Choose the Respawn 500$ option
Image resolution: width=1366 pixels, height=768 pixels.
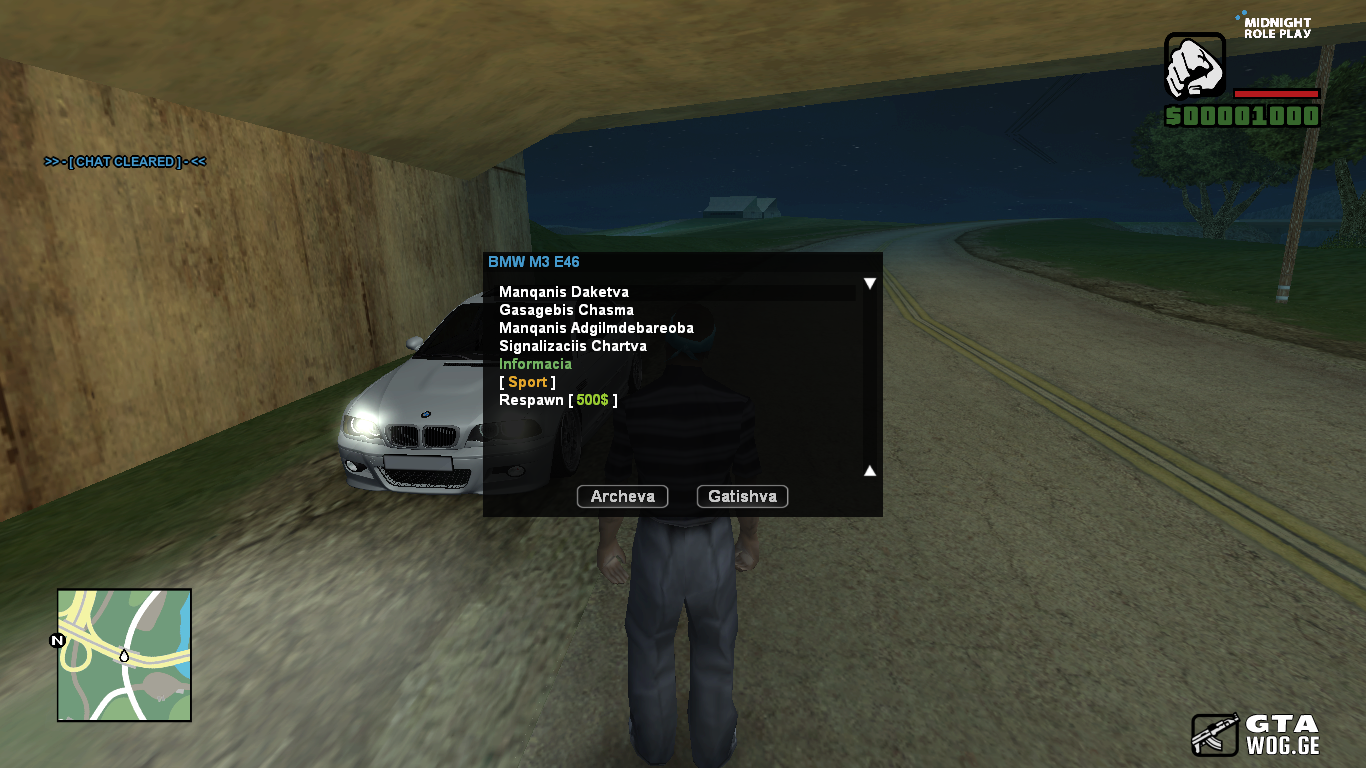558,400
